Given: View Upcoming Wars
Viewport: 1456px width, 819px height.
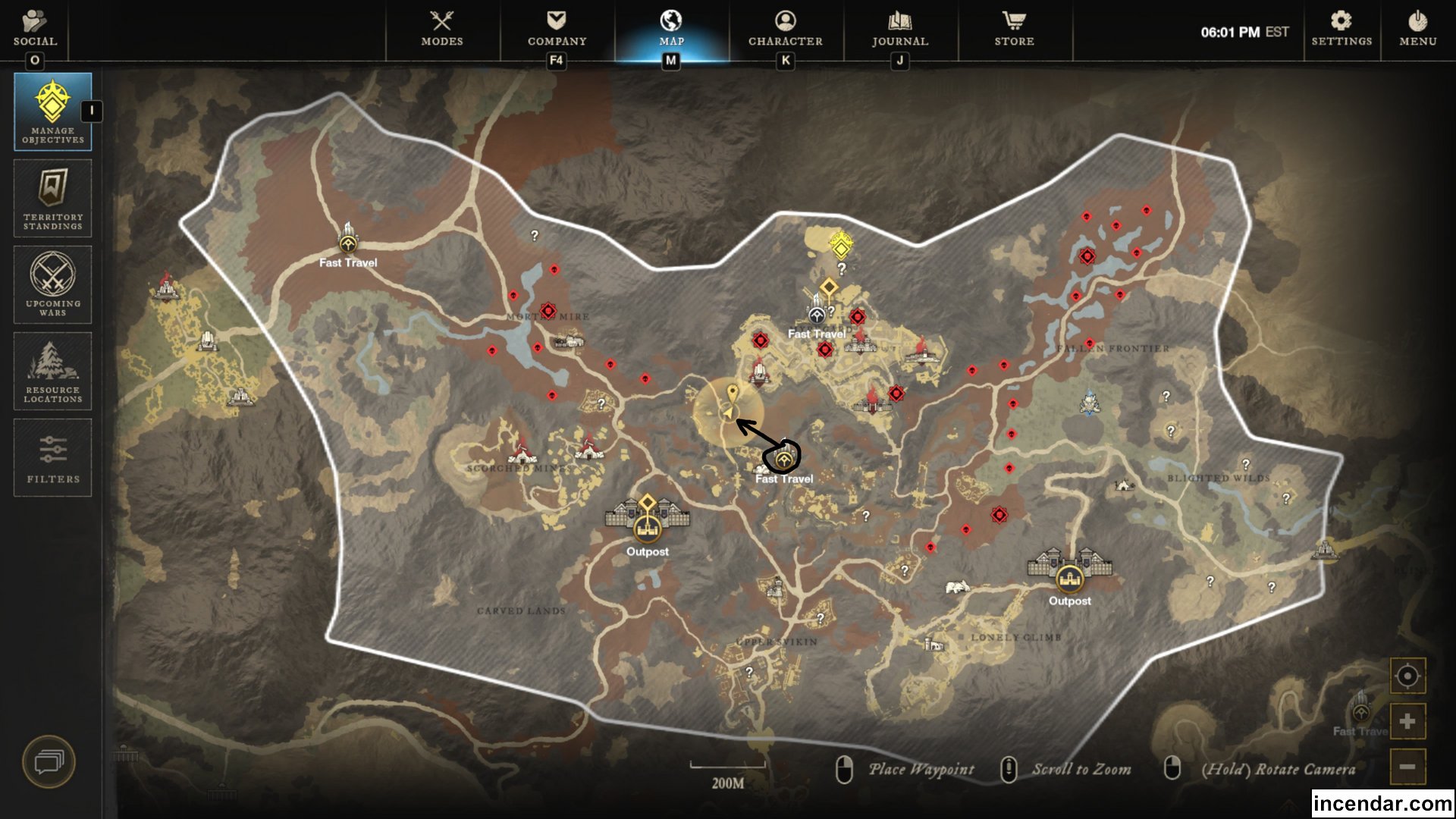Looking at the screenshot, I should (x=52, y=284).
